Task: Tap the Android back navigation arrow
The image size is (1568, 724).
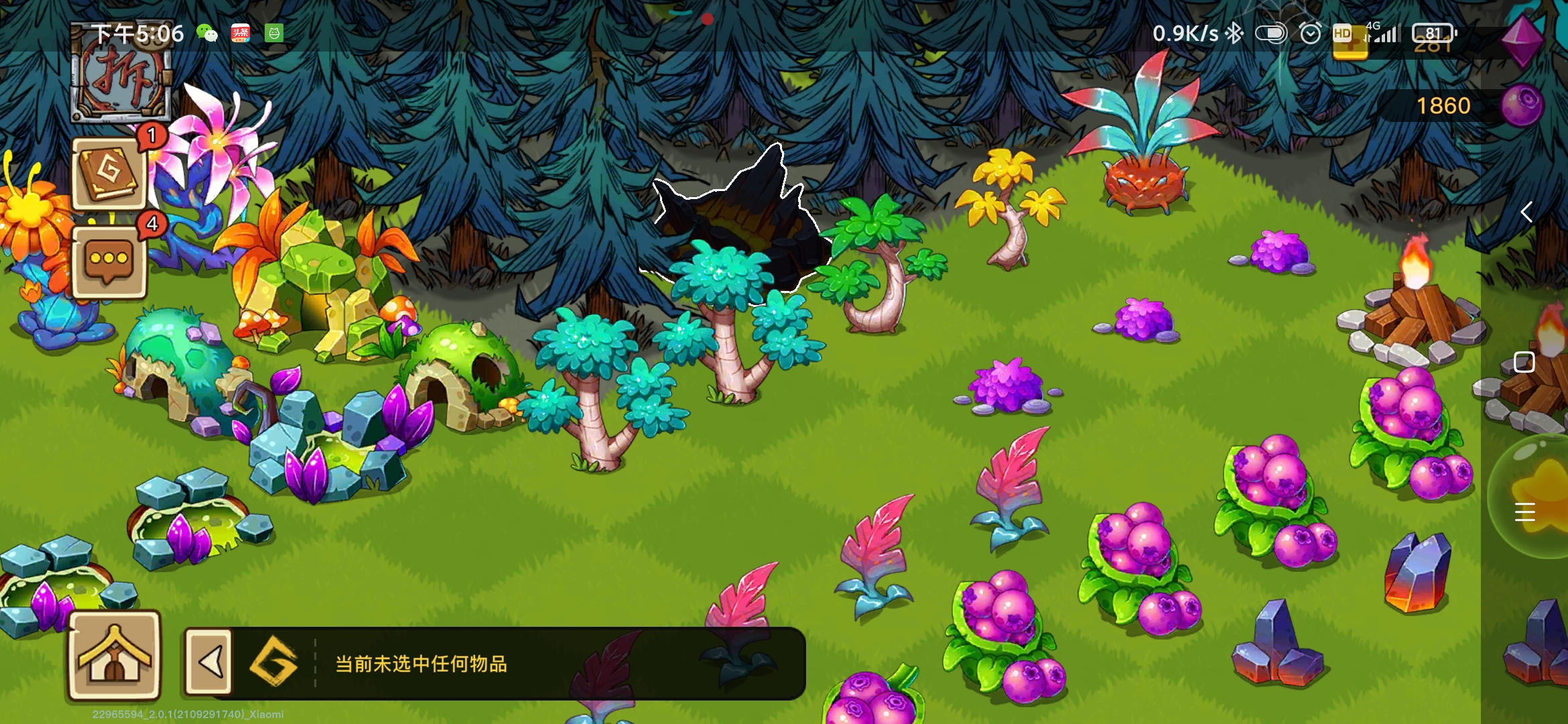Action: (x=1526, y=213)
